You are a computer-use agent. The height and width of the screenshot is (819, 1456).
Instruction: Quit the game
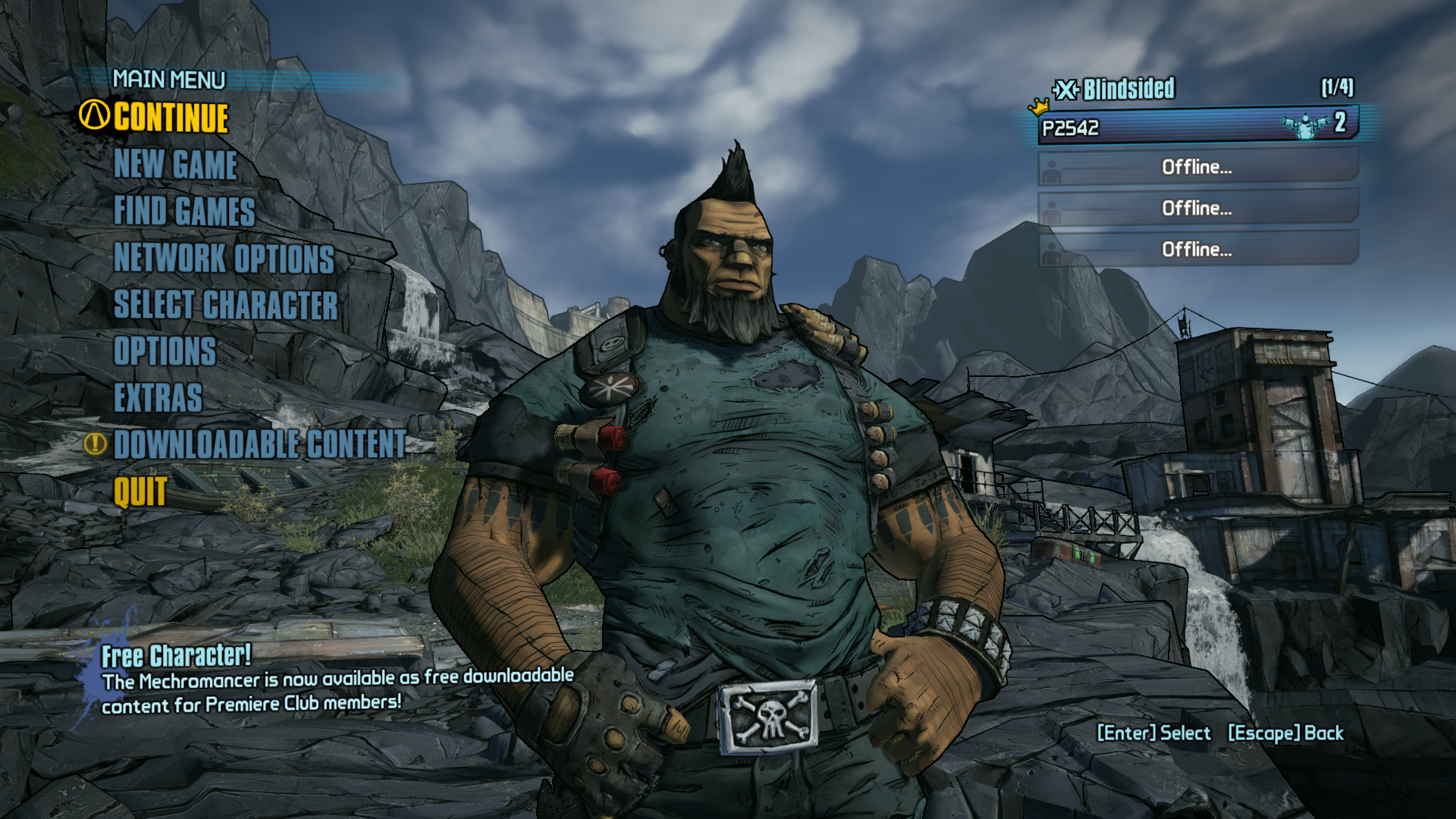click(x=140, y=491)
